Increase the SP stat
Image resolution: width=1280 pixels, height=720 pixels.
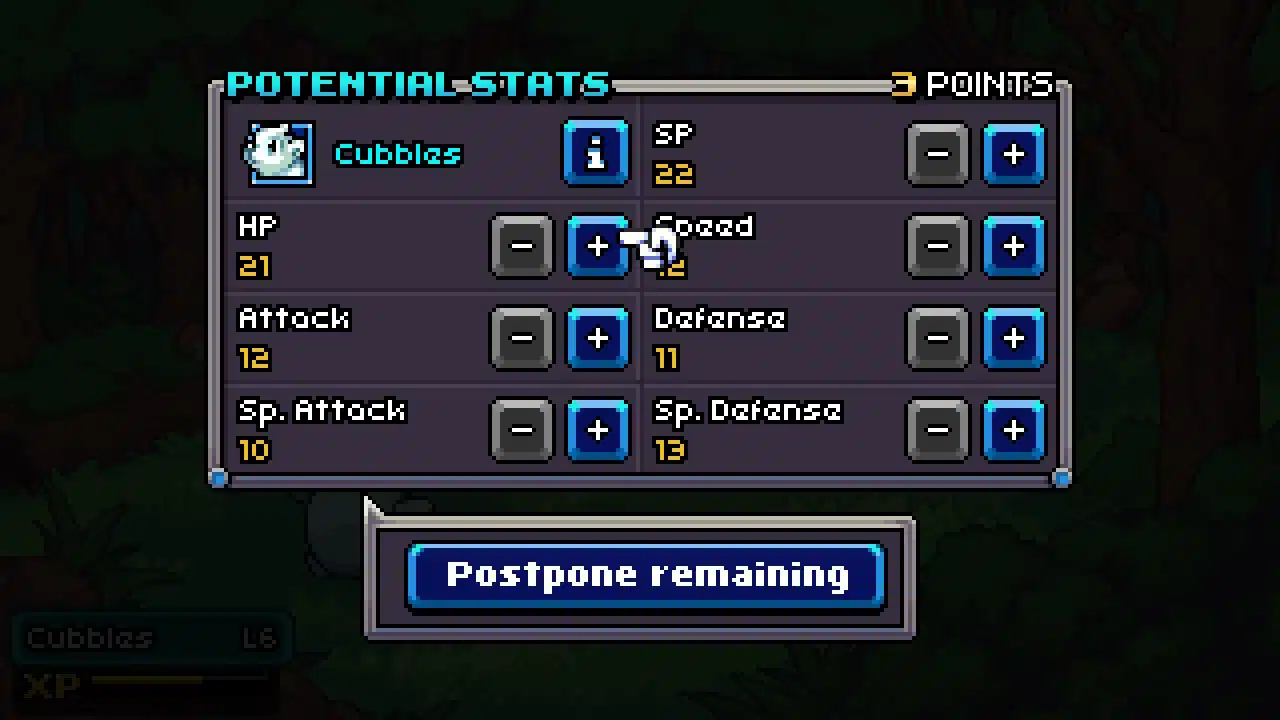tap(1013, 153)
